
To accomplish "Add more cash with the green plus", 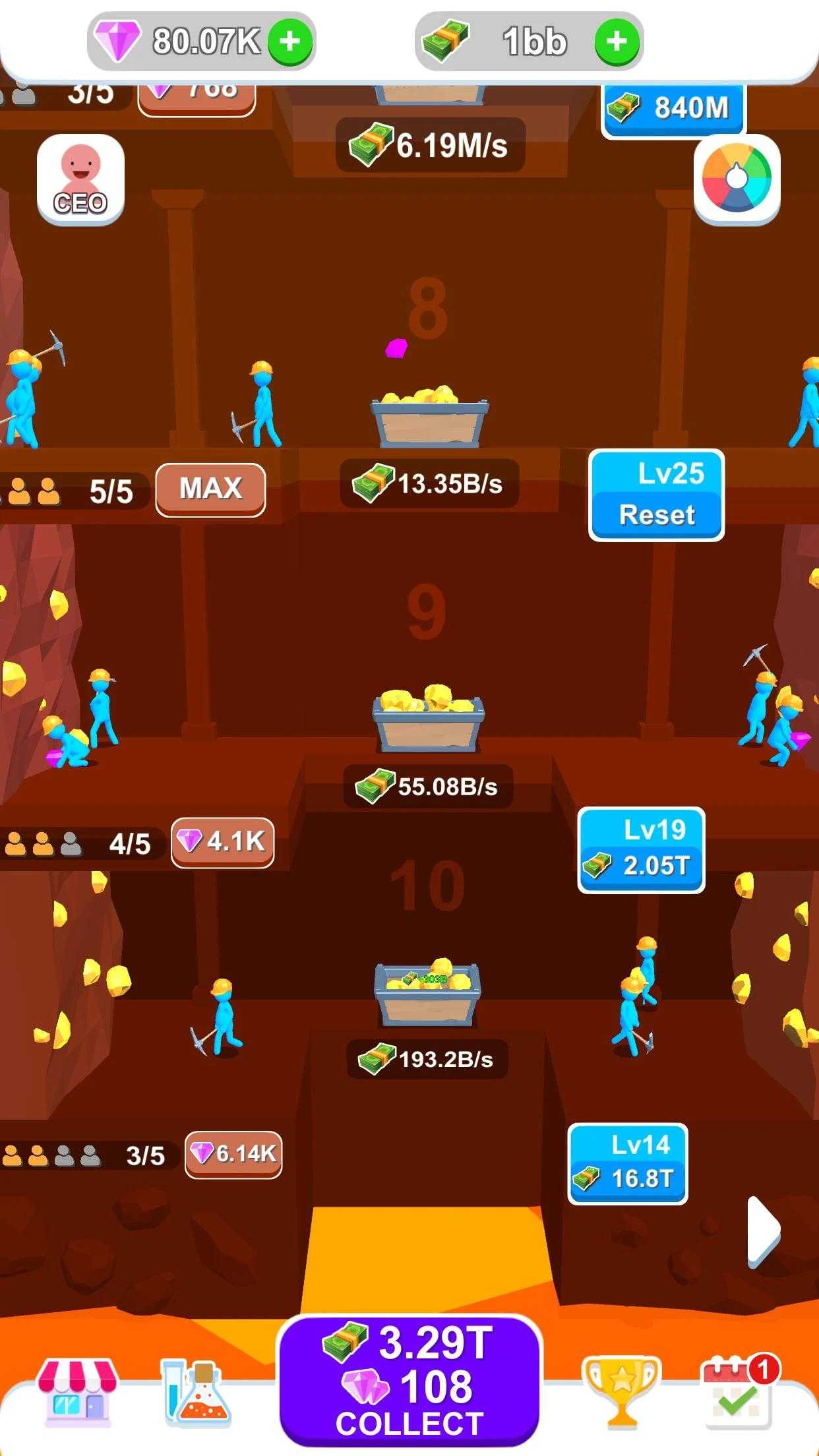I will coord(617,42).
